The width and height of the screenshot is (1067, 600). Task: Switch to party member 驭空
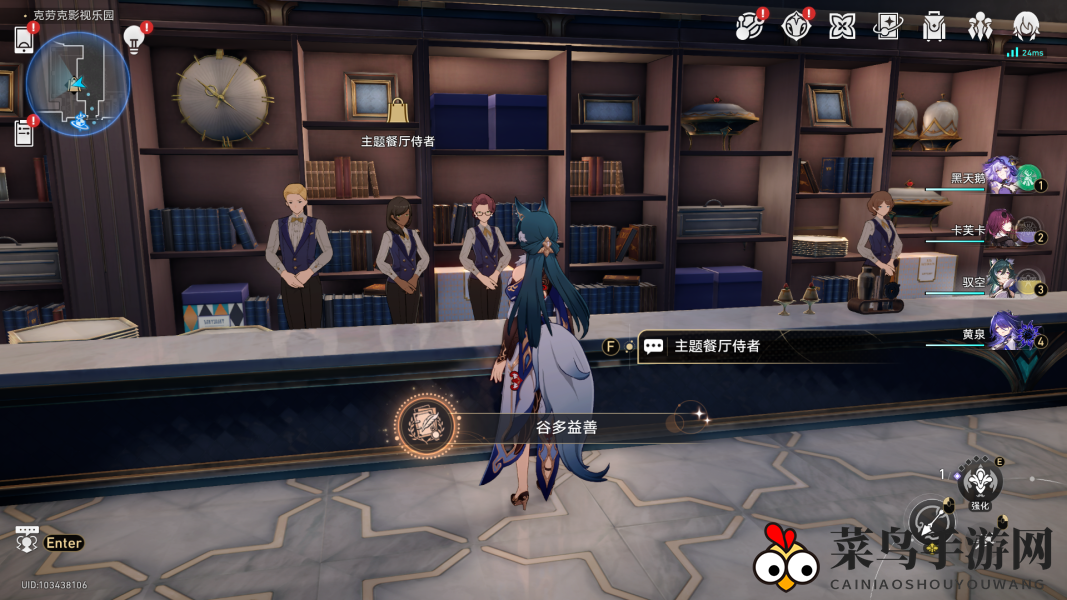coord(1002,281)
